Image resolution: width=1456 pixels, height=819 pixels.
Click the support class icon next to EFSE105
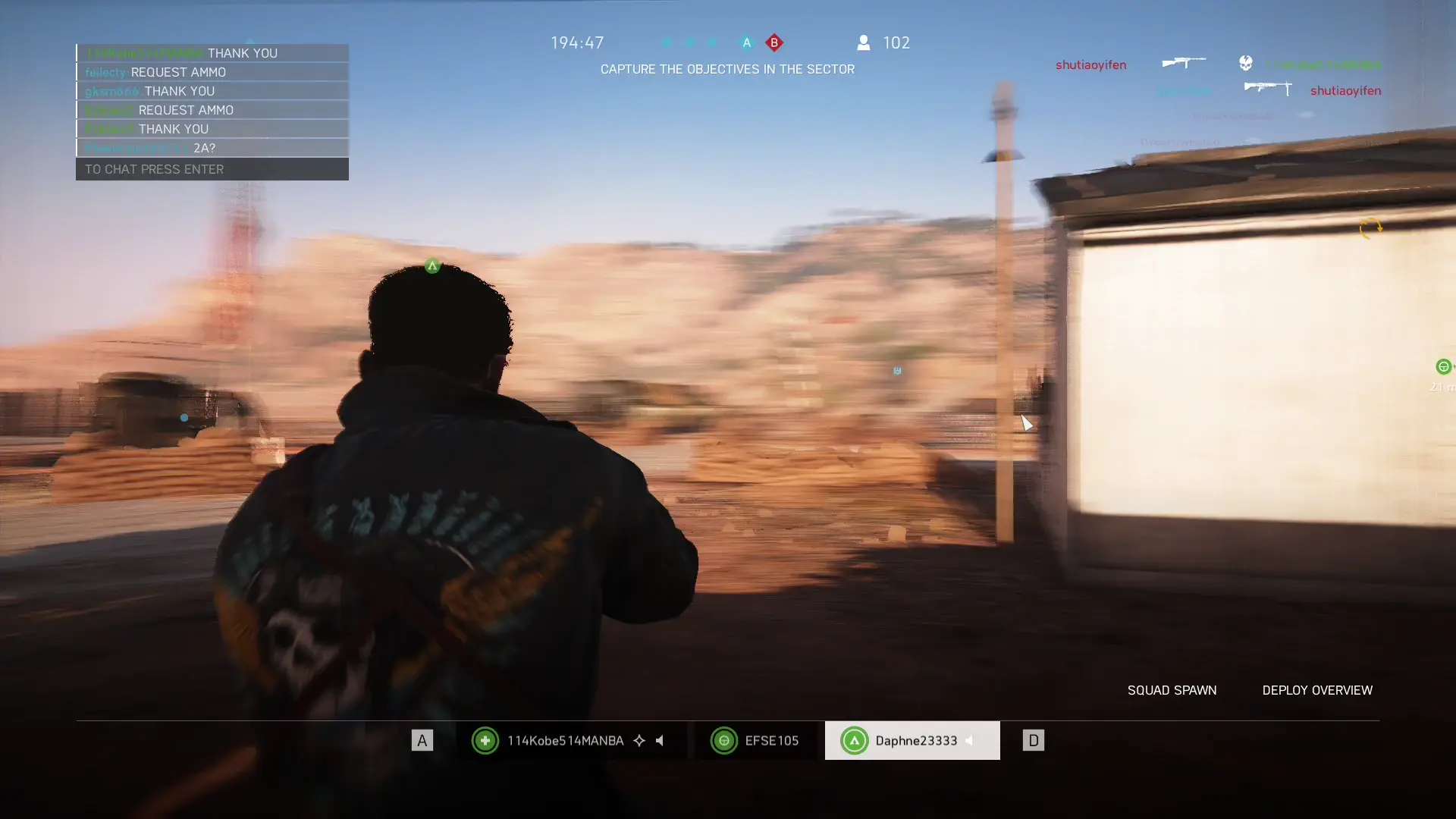click(x=724, y=741)
